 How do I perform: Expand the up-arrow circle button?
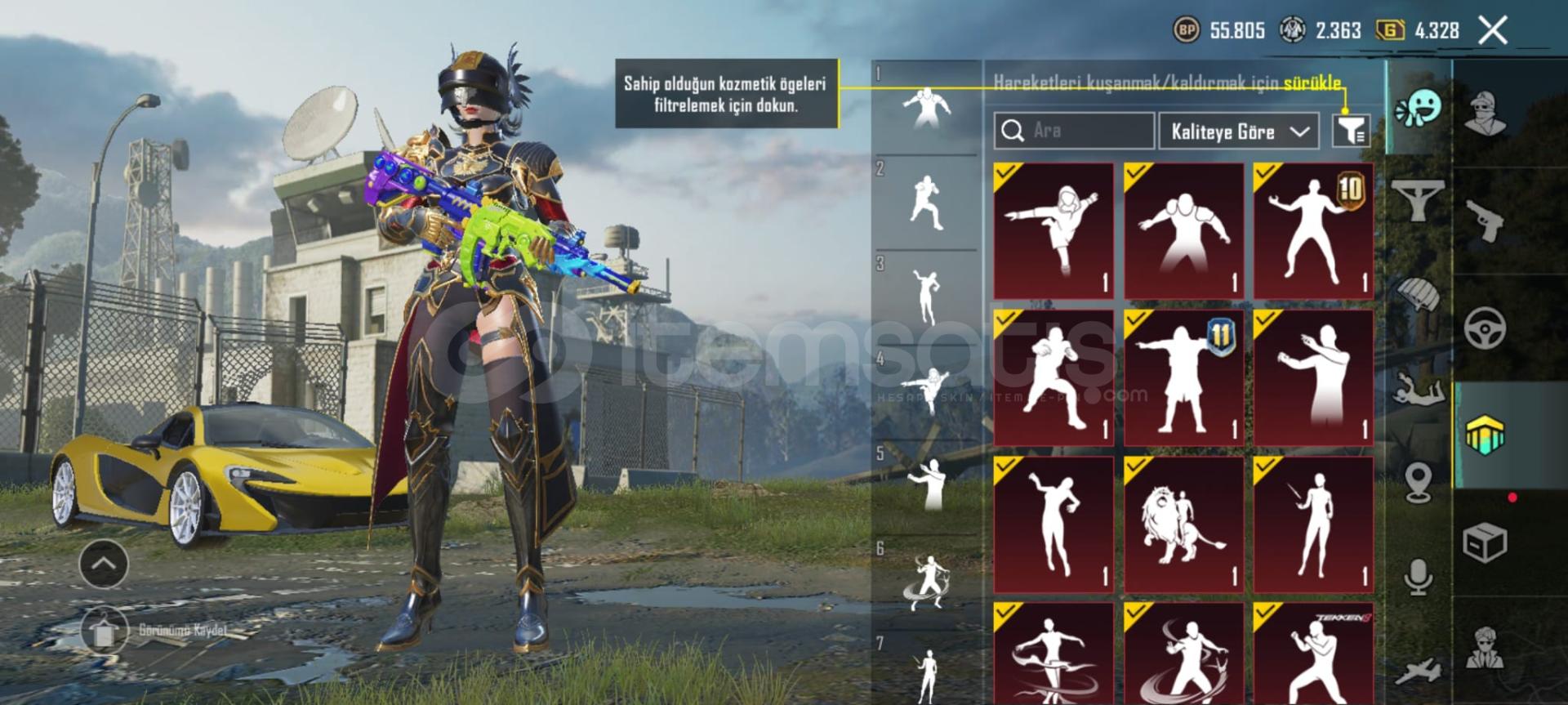tap(104, 564)
